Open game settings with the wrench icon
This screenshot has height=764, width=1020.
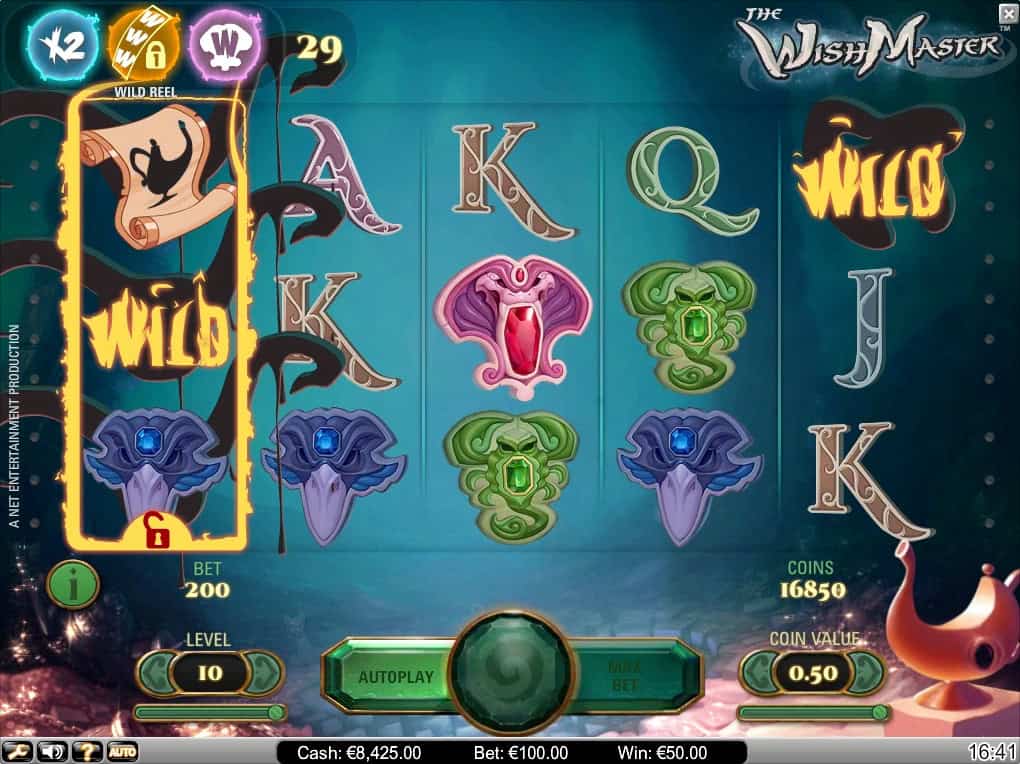18,751
